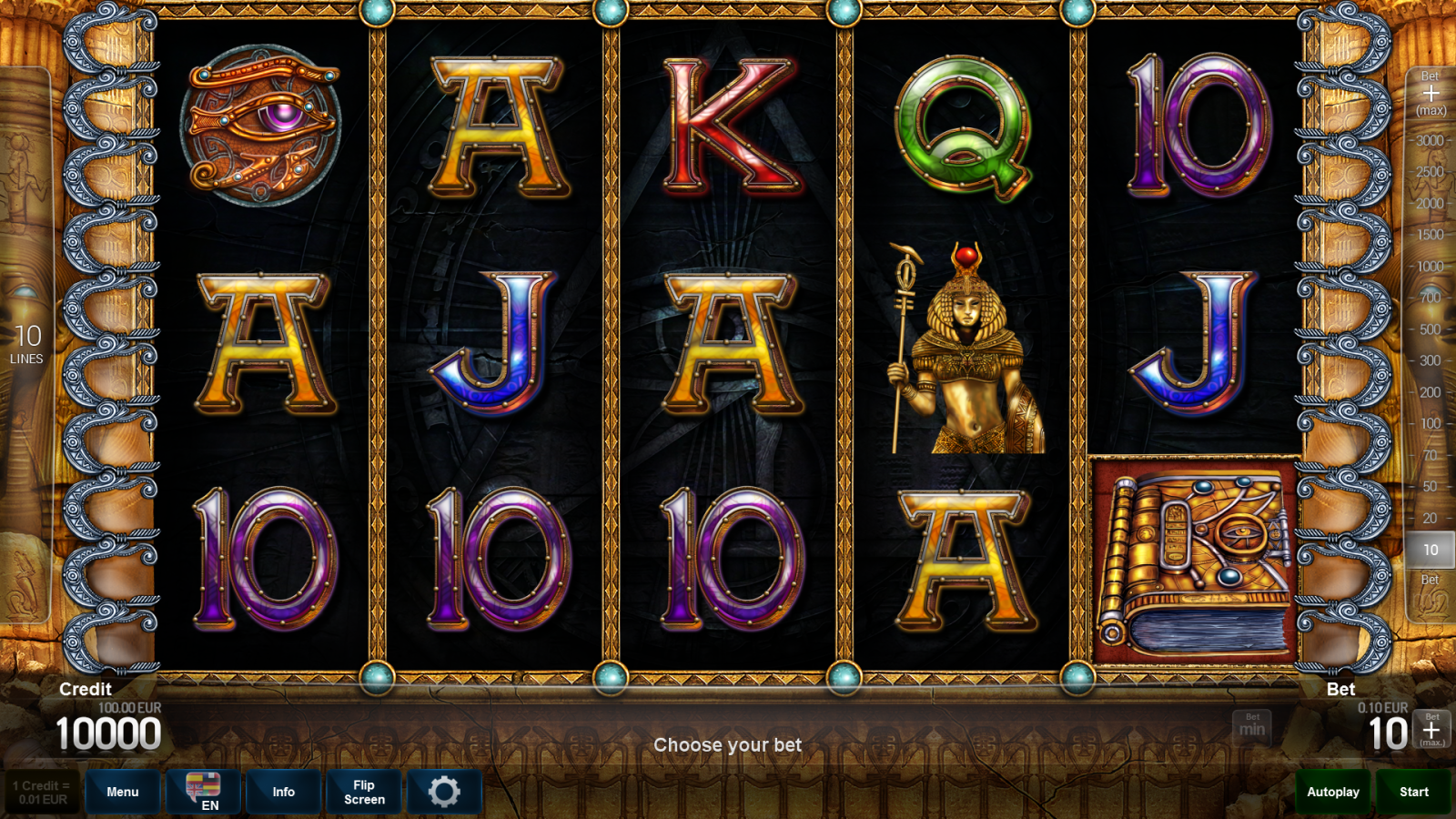Image resolution: width=1456 pixels, height=819 pixels.
Task: Open the Info screen
Action: tap(283, 791)
